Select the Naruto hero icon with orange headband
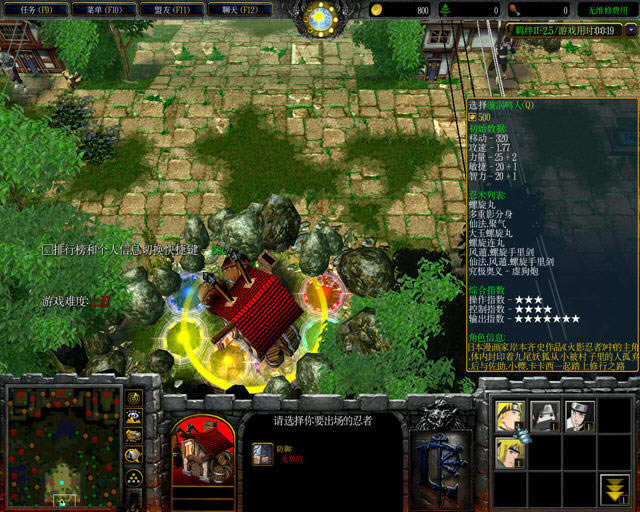This screenshot has height=512, width=640. coord(510,415)
